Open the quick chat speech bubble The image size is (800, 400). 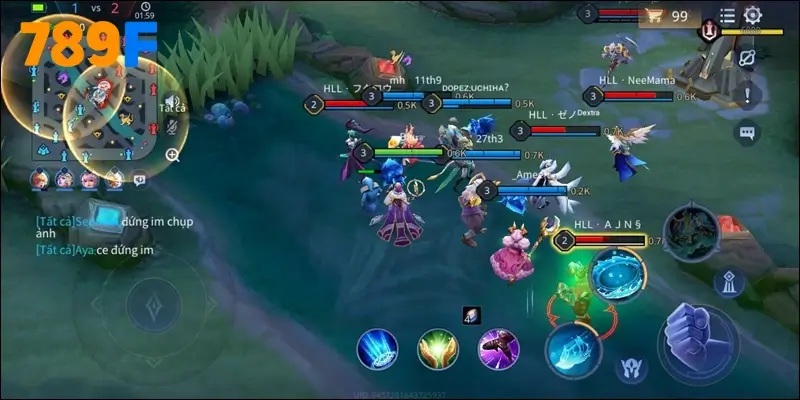point(746,132)
